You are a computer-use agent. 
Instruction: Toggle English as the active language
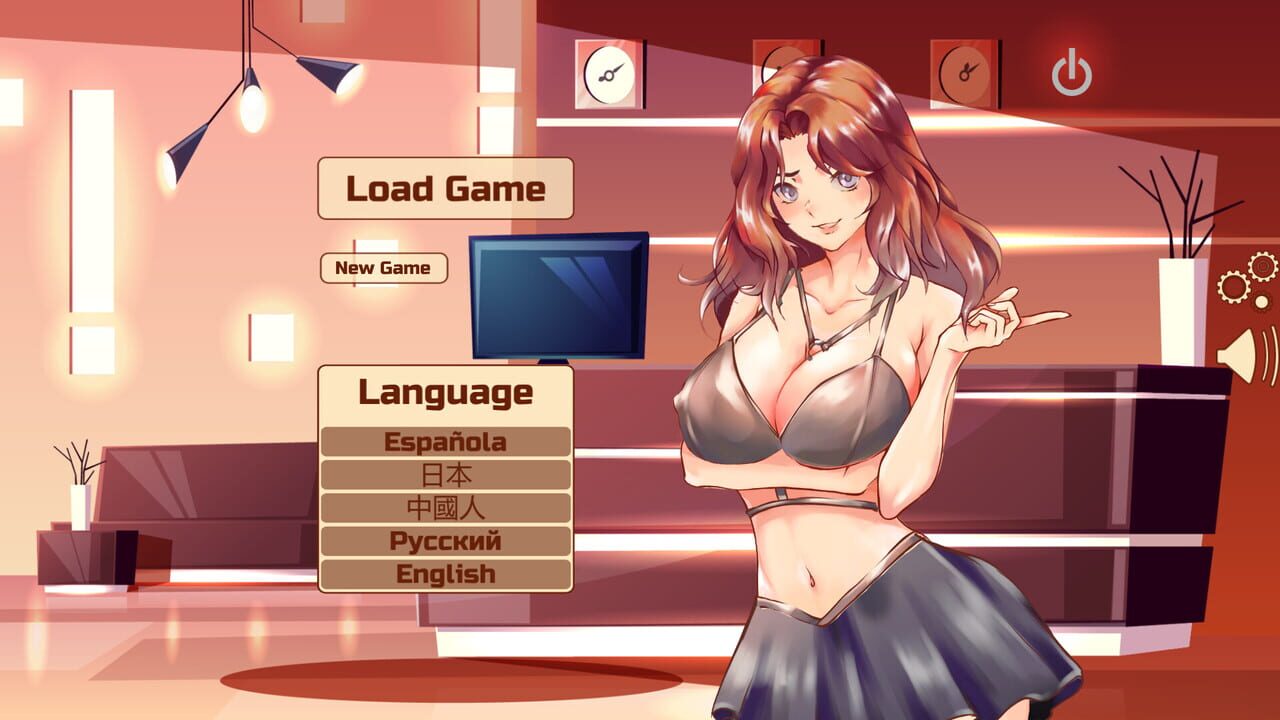(x=445, y=574)
